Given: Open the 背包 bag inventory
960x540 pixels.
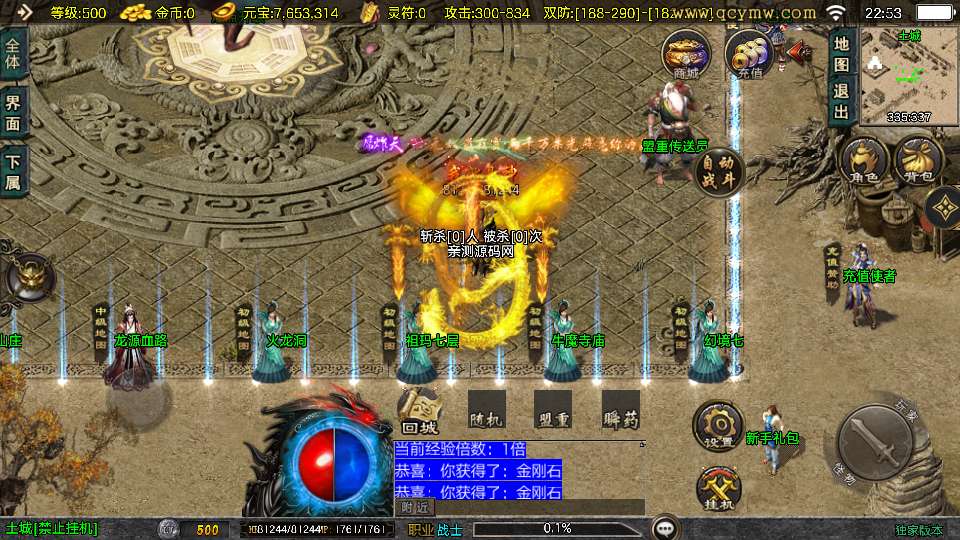Looking at the screenshot, I should coord(918,164).
